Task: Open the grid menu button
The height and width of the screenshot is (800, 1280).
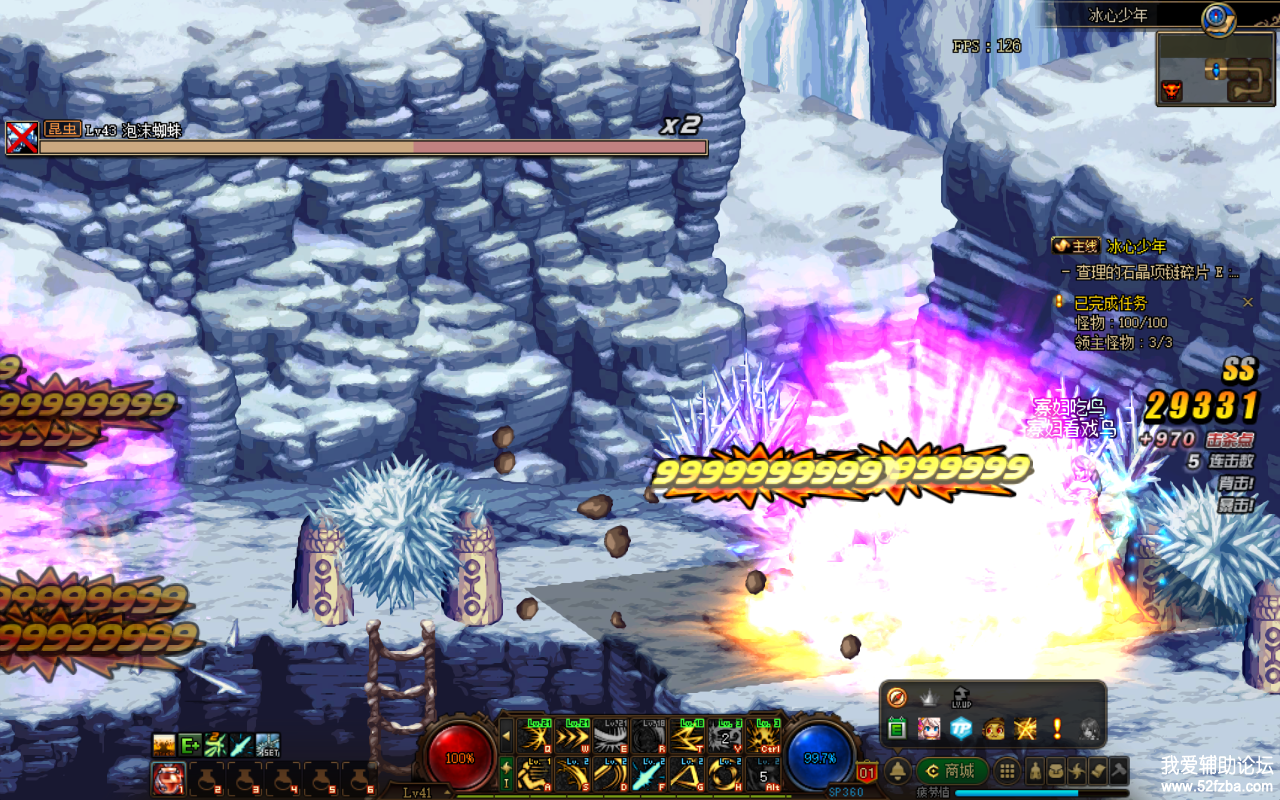Action: (x=1007, y=771)
